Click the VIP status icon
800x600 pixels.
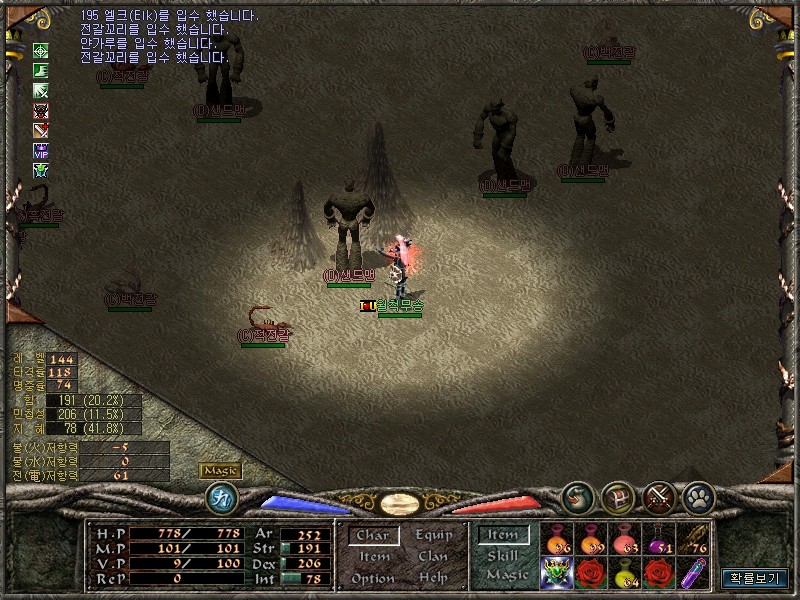click(x=41, y=150)
